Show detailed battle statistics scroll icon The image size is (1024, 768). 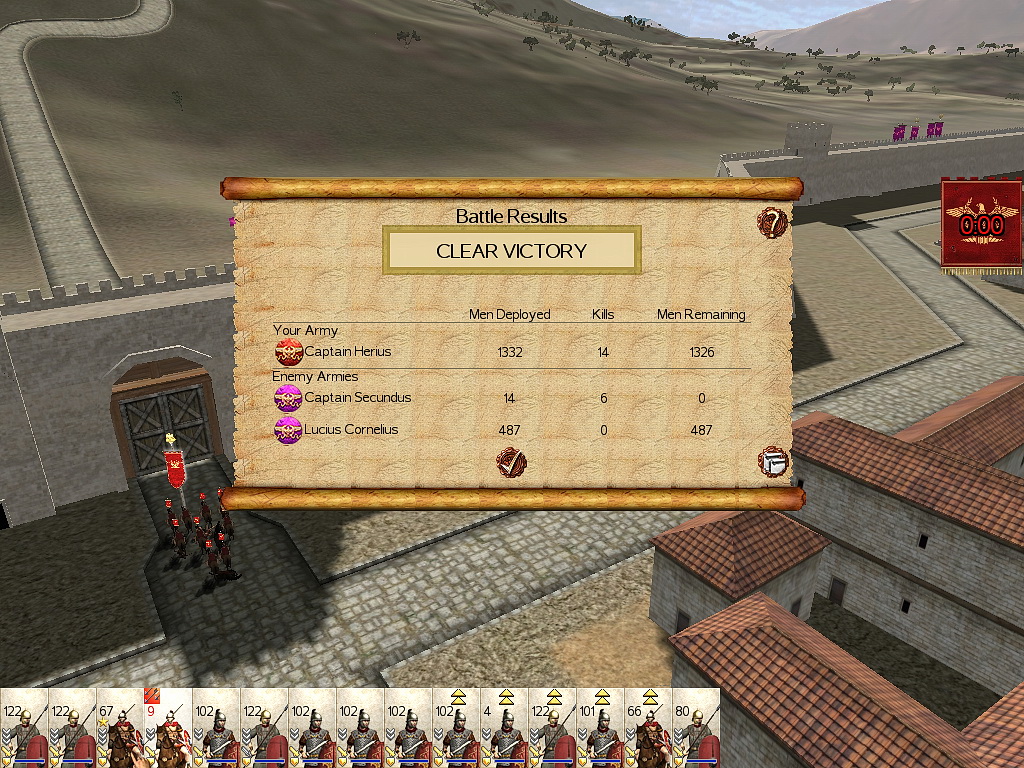click(772, 462)
